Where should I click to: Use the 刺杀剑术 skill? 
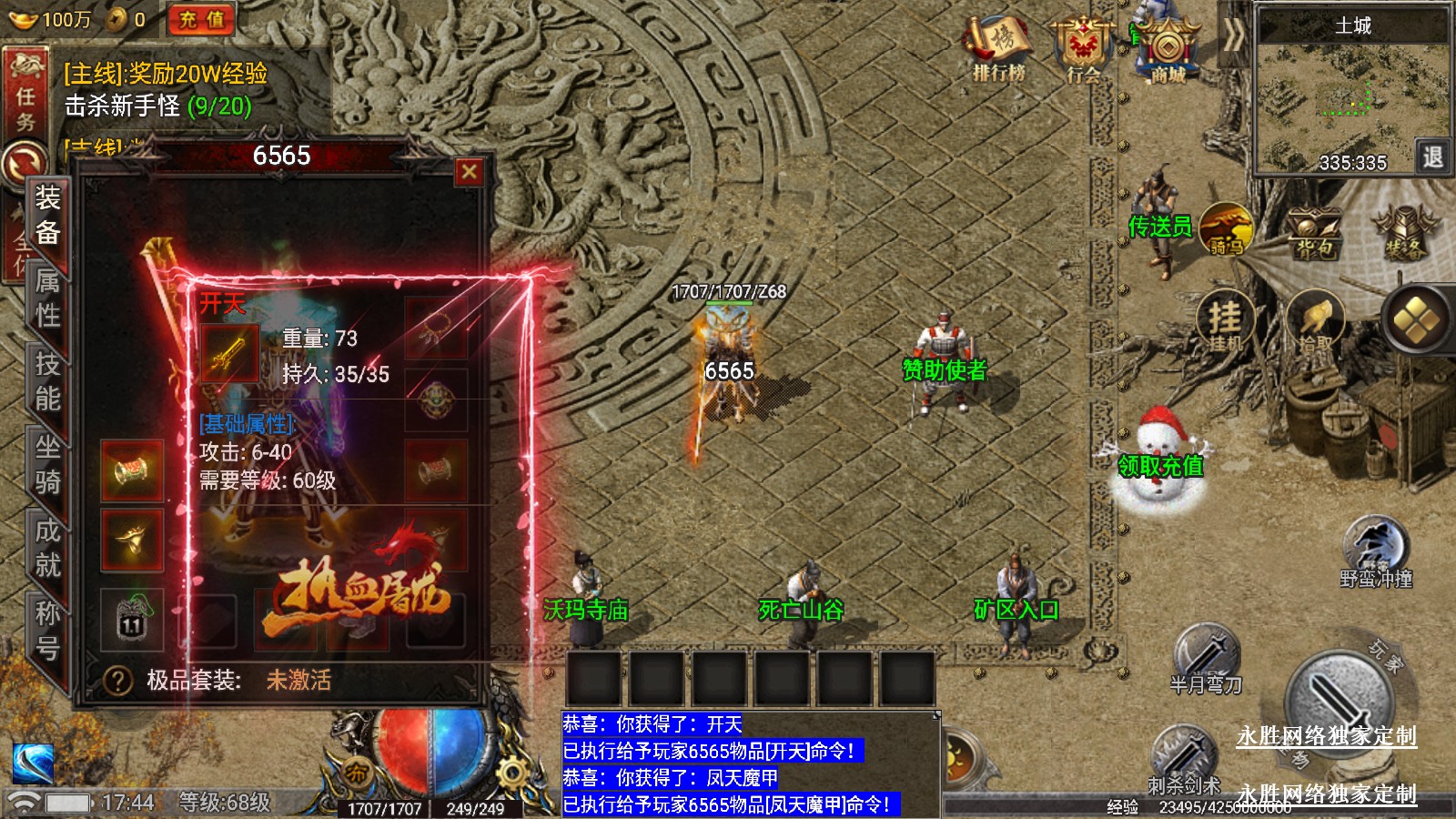[x=1183, y=755]
